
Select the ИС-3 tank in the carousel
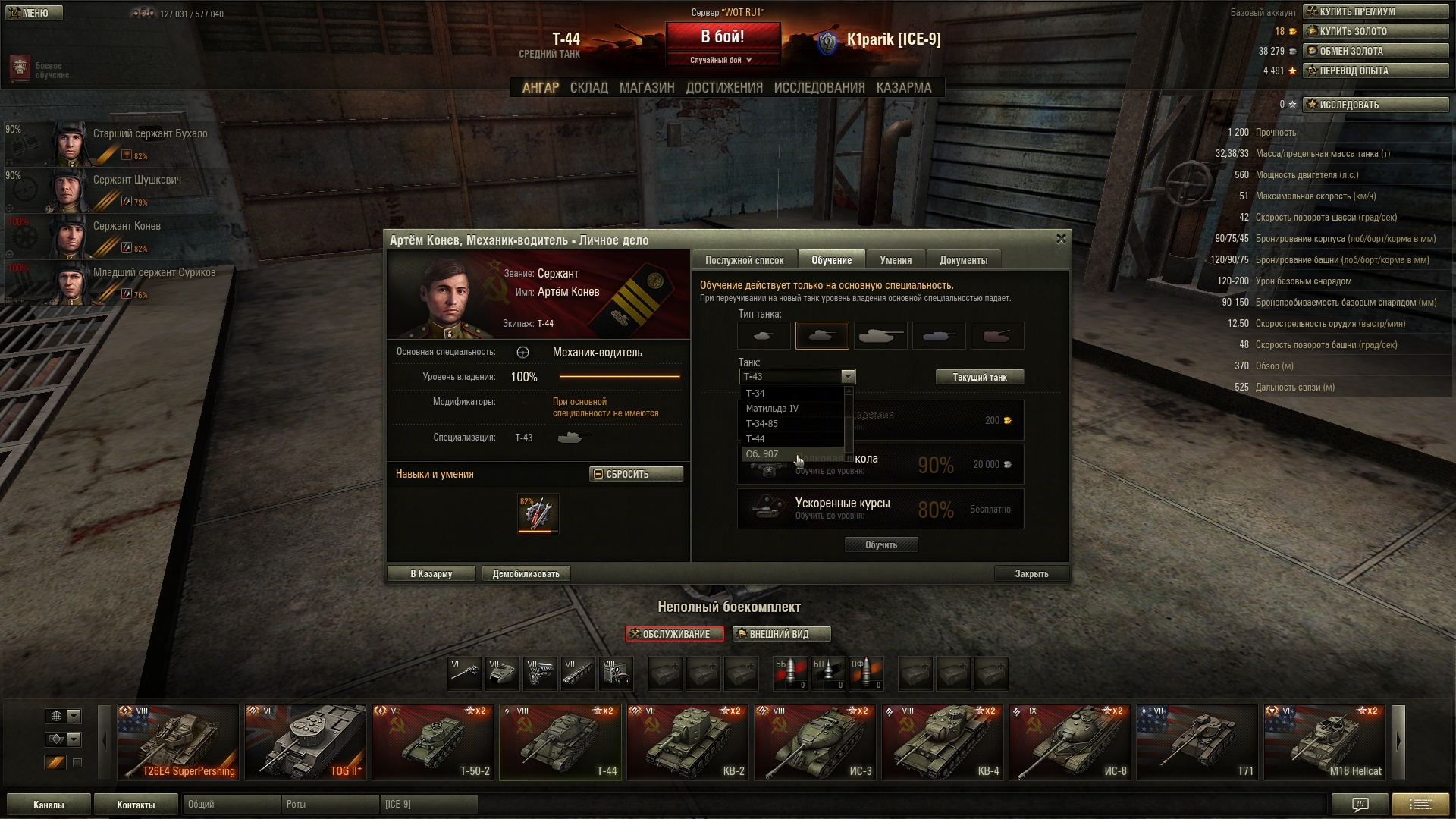(x=815, y=742)
